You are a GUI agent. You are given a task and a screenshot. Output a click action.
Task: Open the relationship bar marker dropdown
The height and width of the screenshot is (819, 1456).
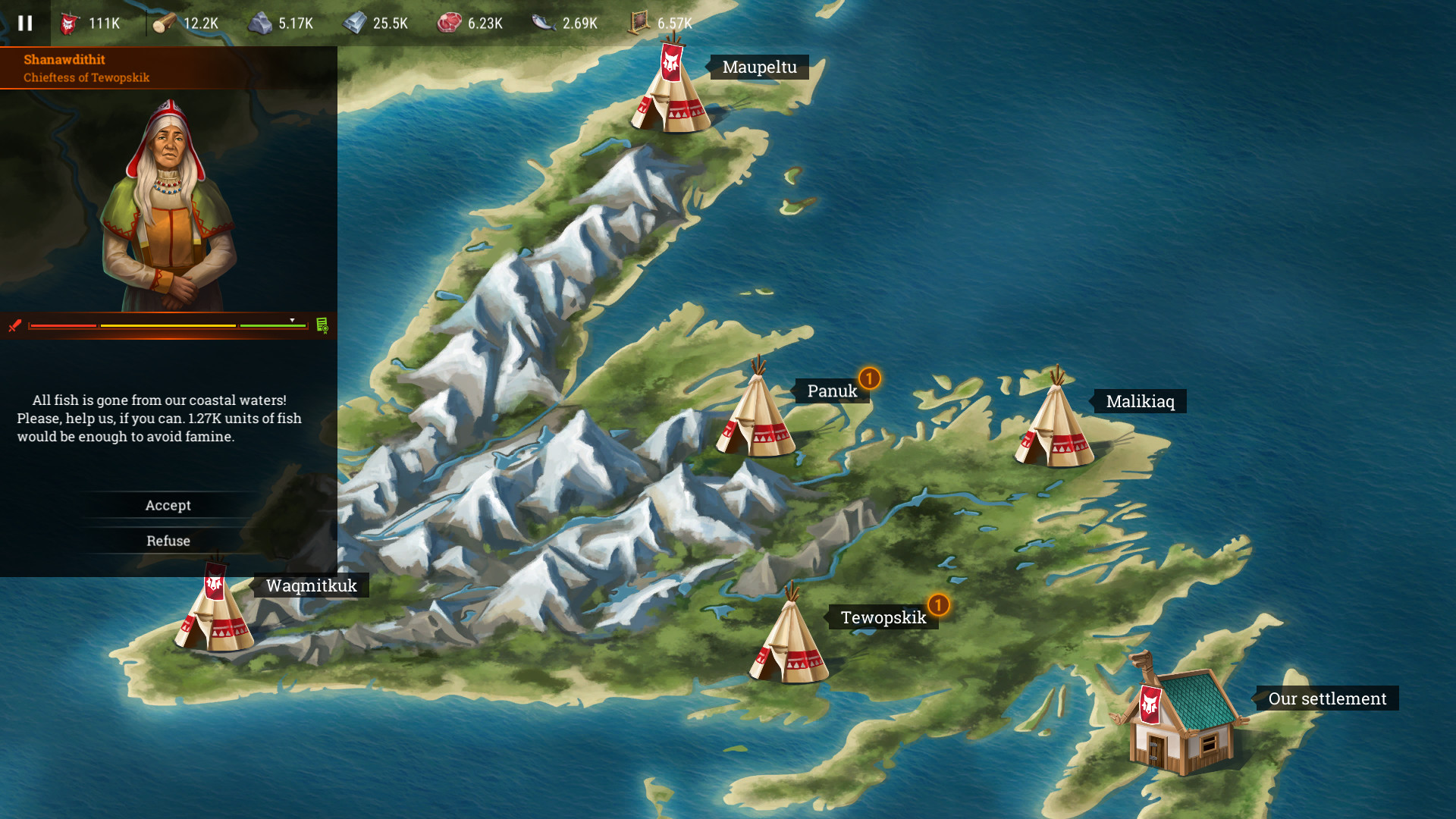(x=290, y=320)
